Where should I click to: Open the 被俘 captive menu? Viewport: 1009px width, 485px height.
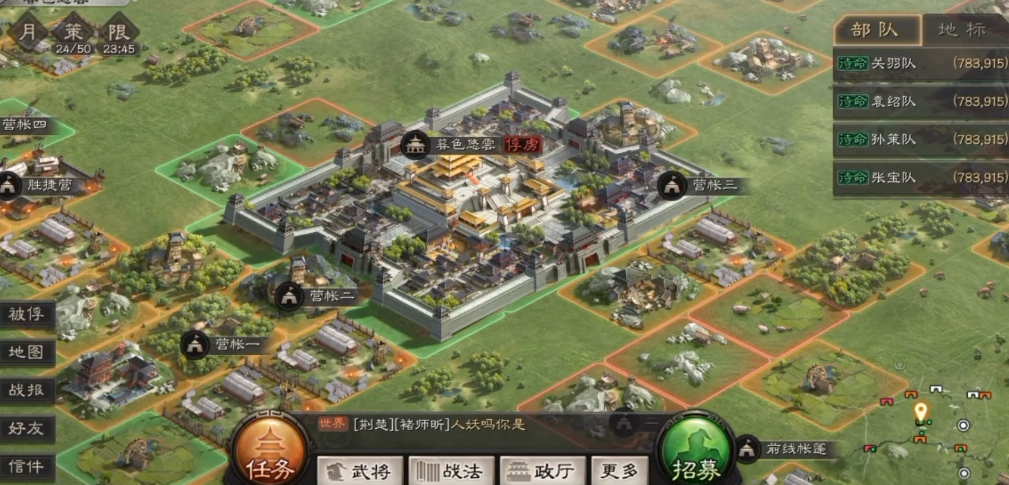(x=27, y=314)
